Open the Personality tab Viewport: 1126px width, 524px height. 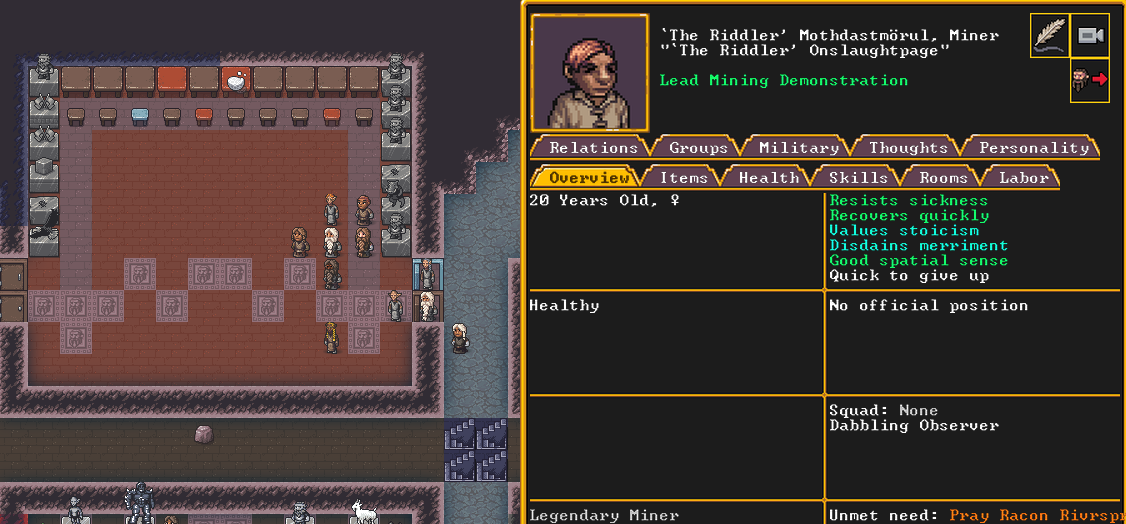click(1033, 148)
